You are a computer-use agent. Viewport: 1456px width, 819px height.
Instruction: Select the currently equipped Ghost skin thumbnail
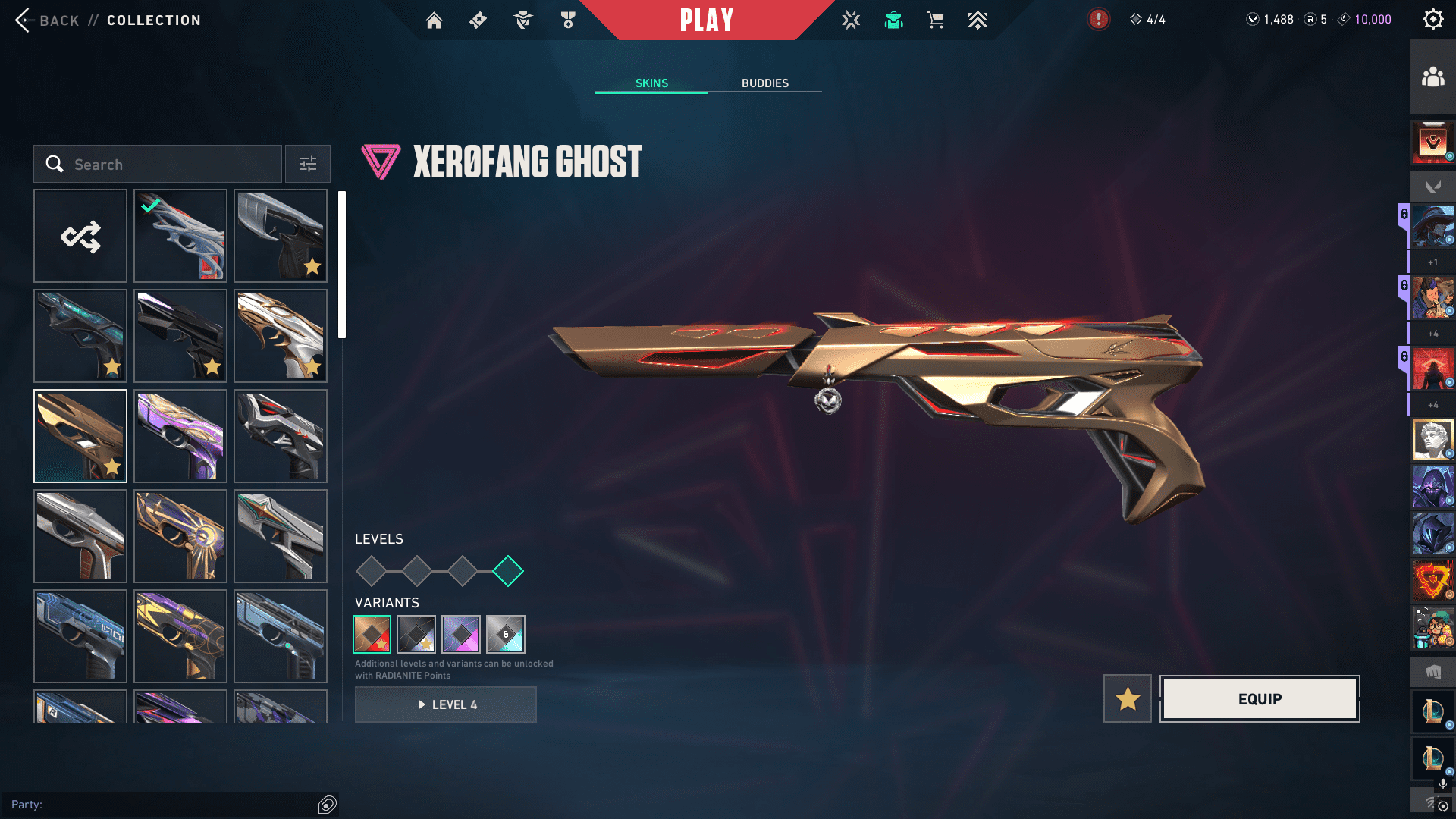[x=180, y=236]
